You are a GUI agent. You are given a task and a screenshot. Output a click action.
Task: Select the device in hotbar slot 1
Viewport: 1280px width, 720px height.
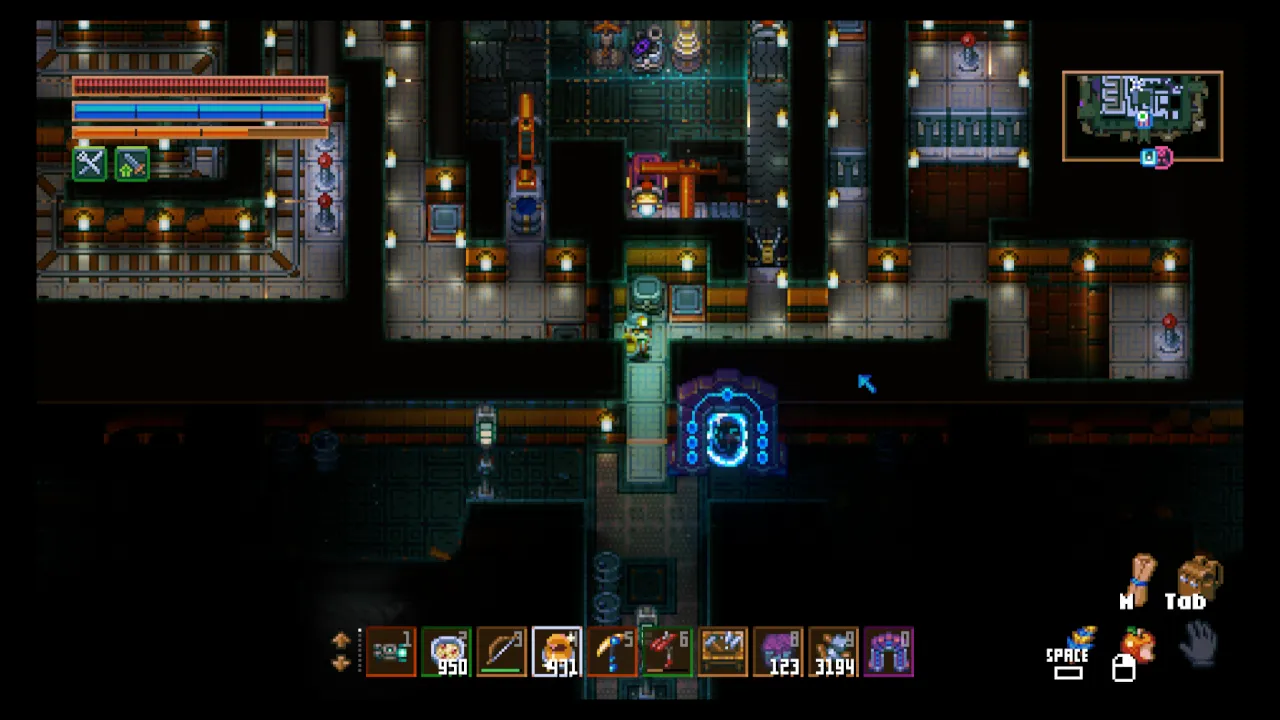(391, 652)
